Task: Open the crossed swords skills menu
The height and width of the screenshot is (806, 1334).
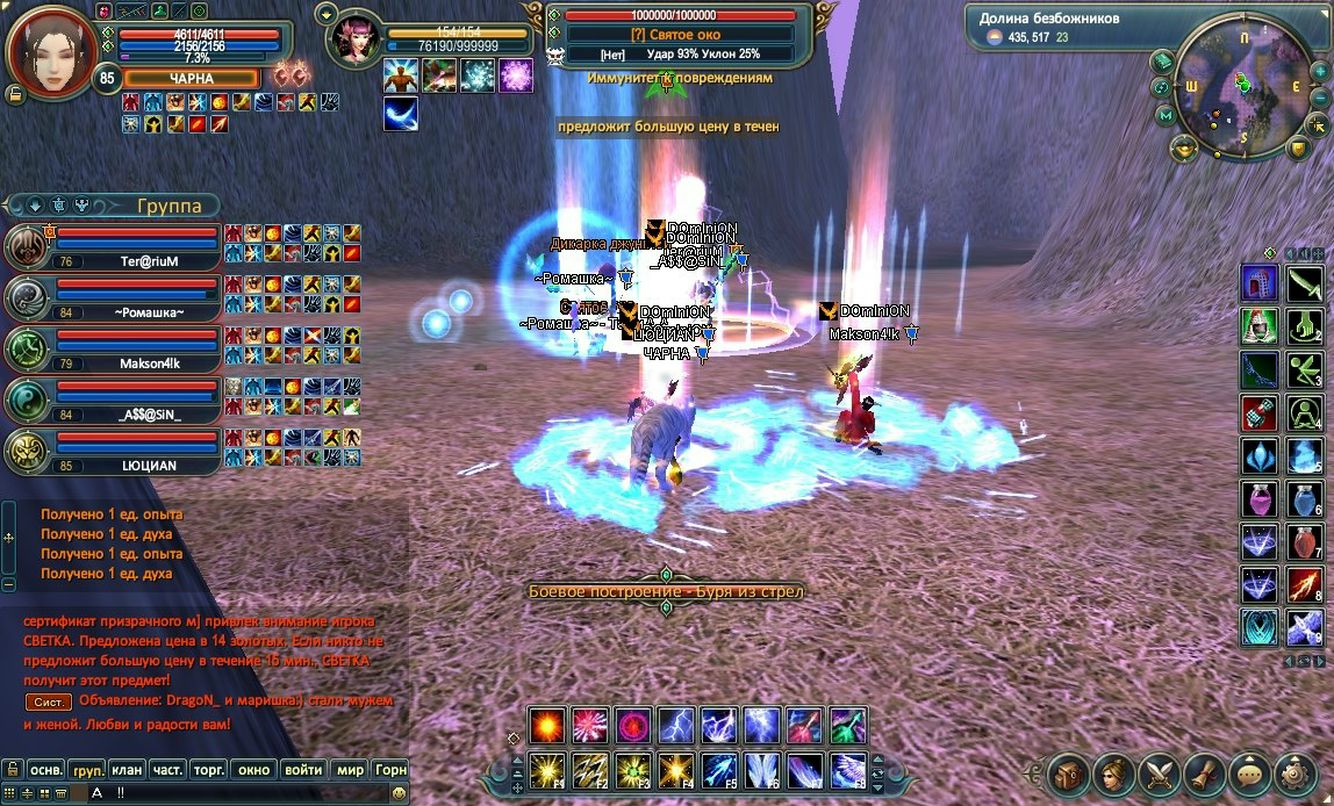Action: pyautogui.click(x=1160, y=774)
